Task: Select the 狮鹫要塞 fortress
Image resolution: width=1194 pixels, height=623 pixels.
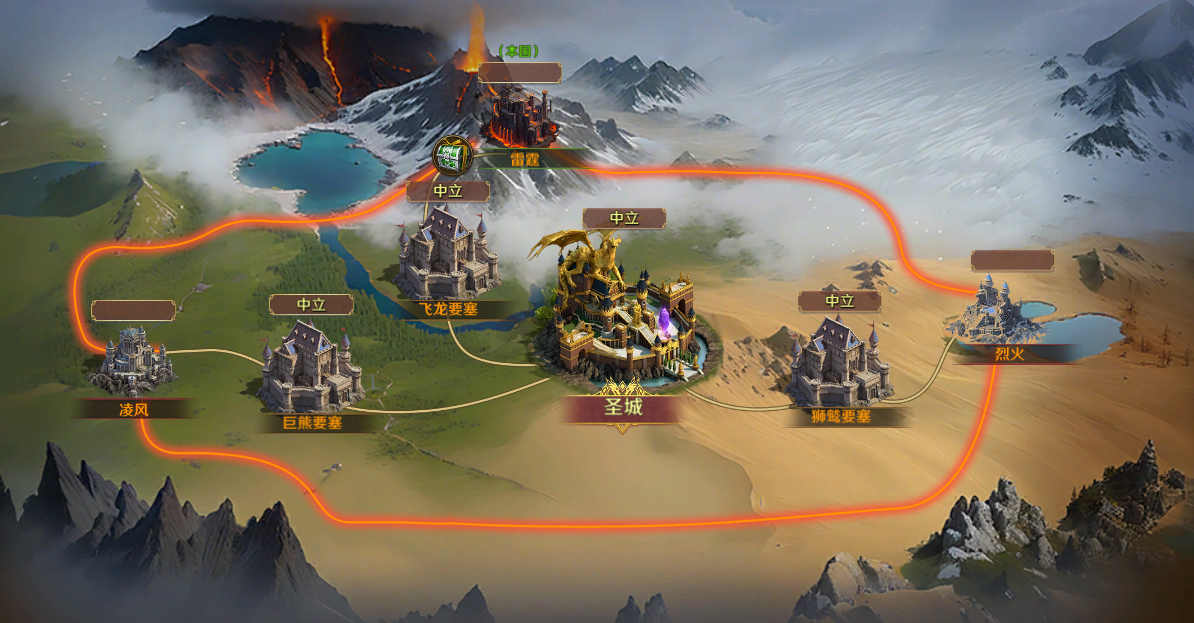Action: coord(839,362)
